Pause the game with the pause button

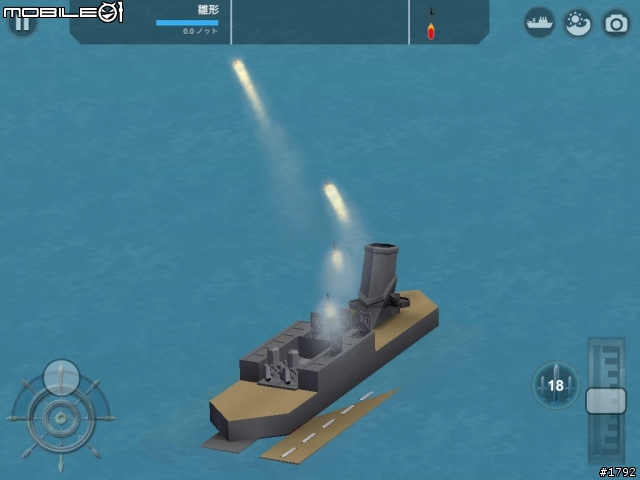point(21,22)
